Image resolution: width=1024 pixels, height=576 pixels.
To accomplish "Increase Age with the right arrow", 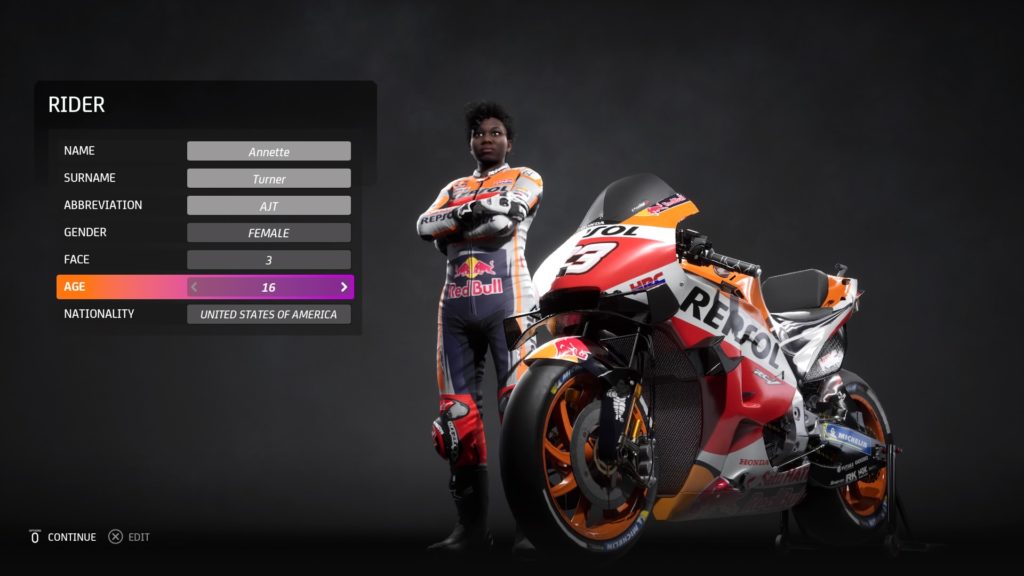I will coord(344,287).
